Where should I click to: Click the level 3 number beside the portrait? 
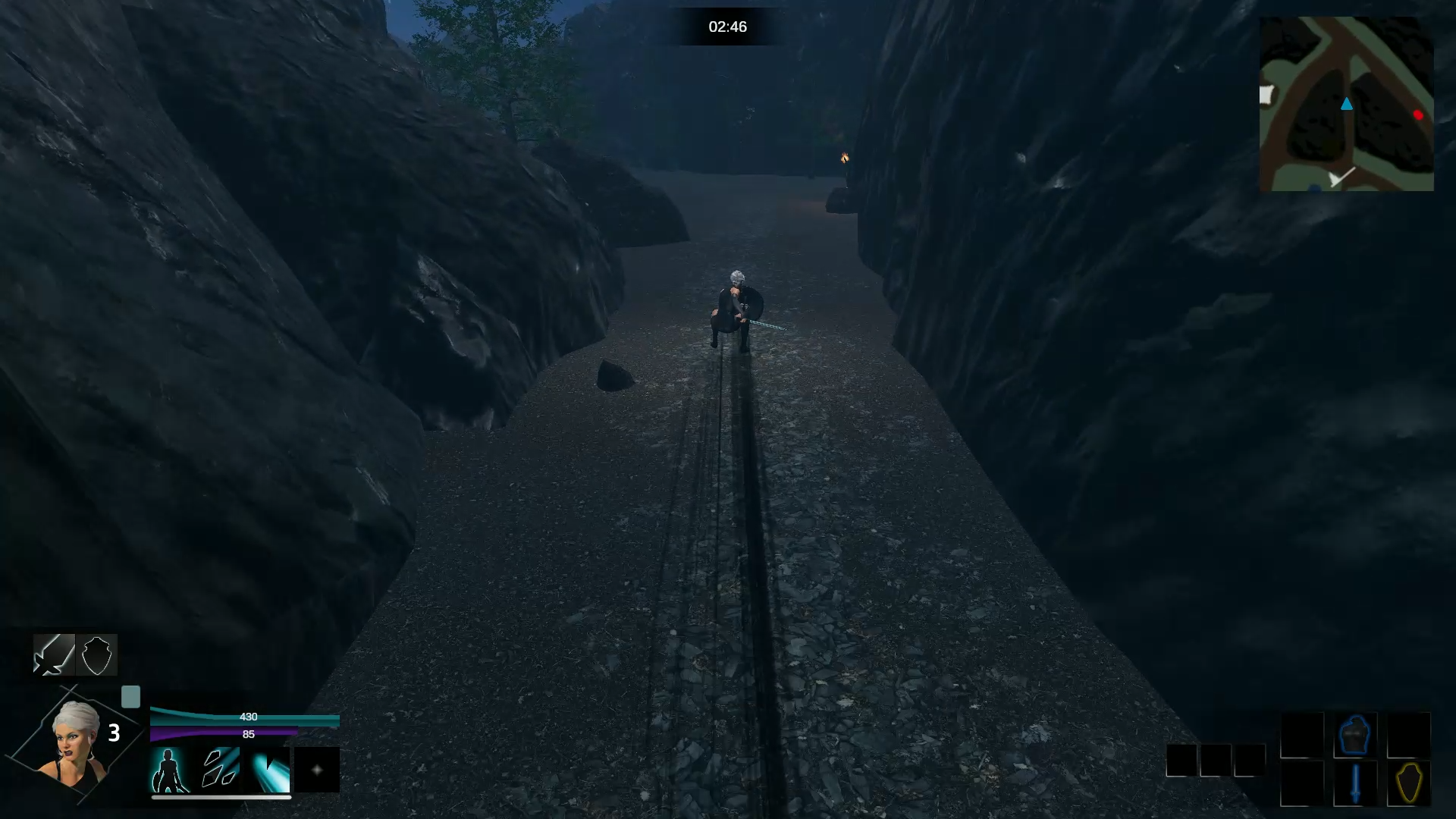(x=115, y=734)
